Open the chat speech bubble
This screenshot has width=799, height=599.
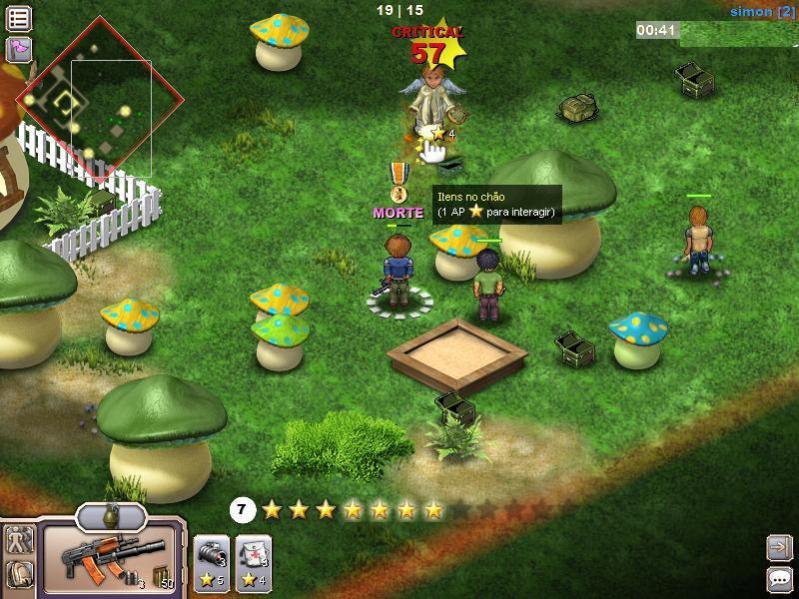tap(779, 579)
